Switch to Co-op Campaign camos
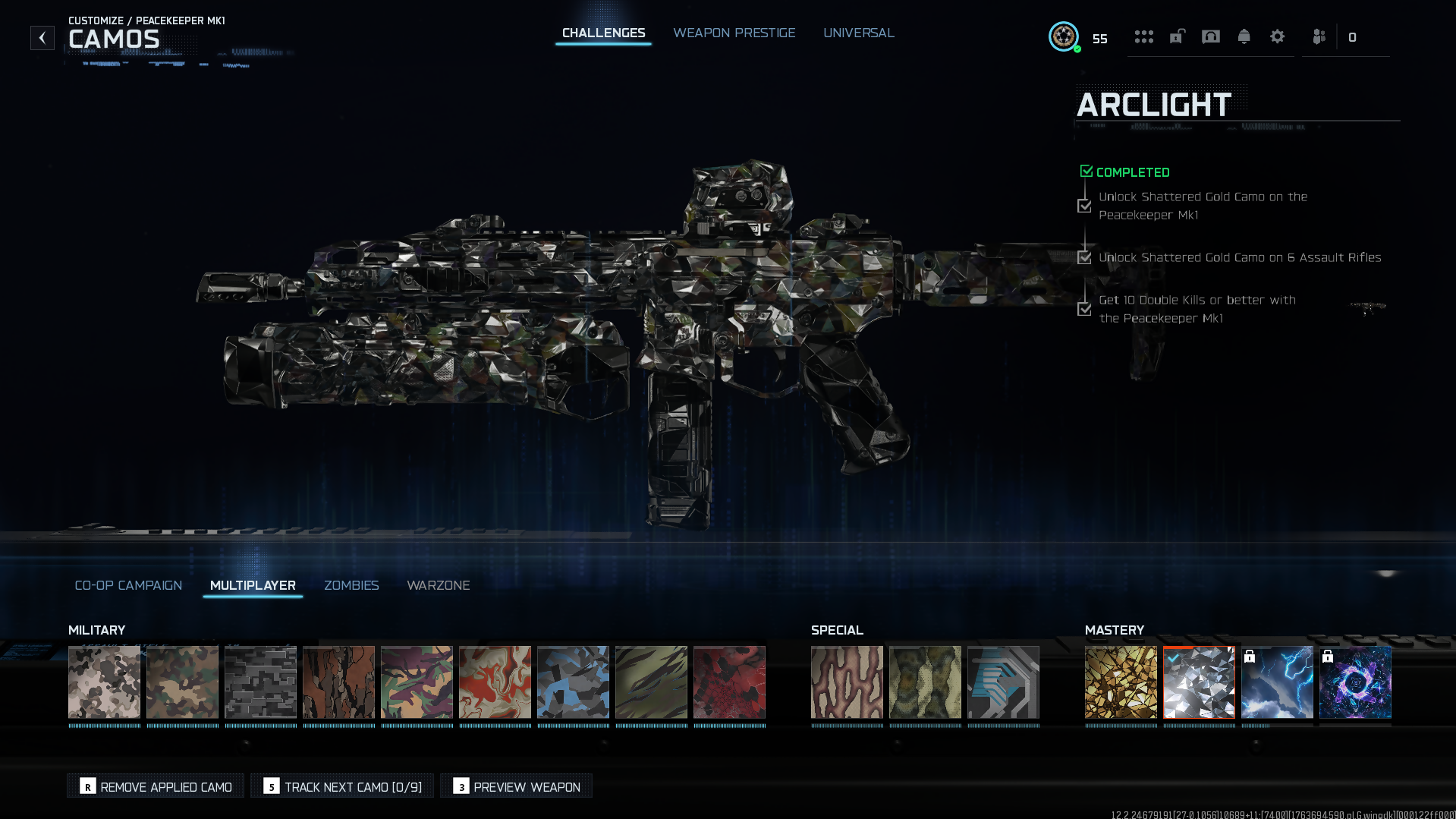The width and height of the screenshot is (1456, 819). click(x=128, y=585)
